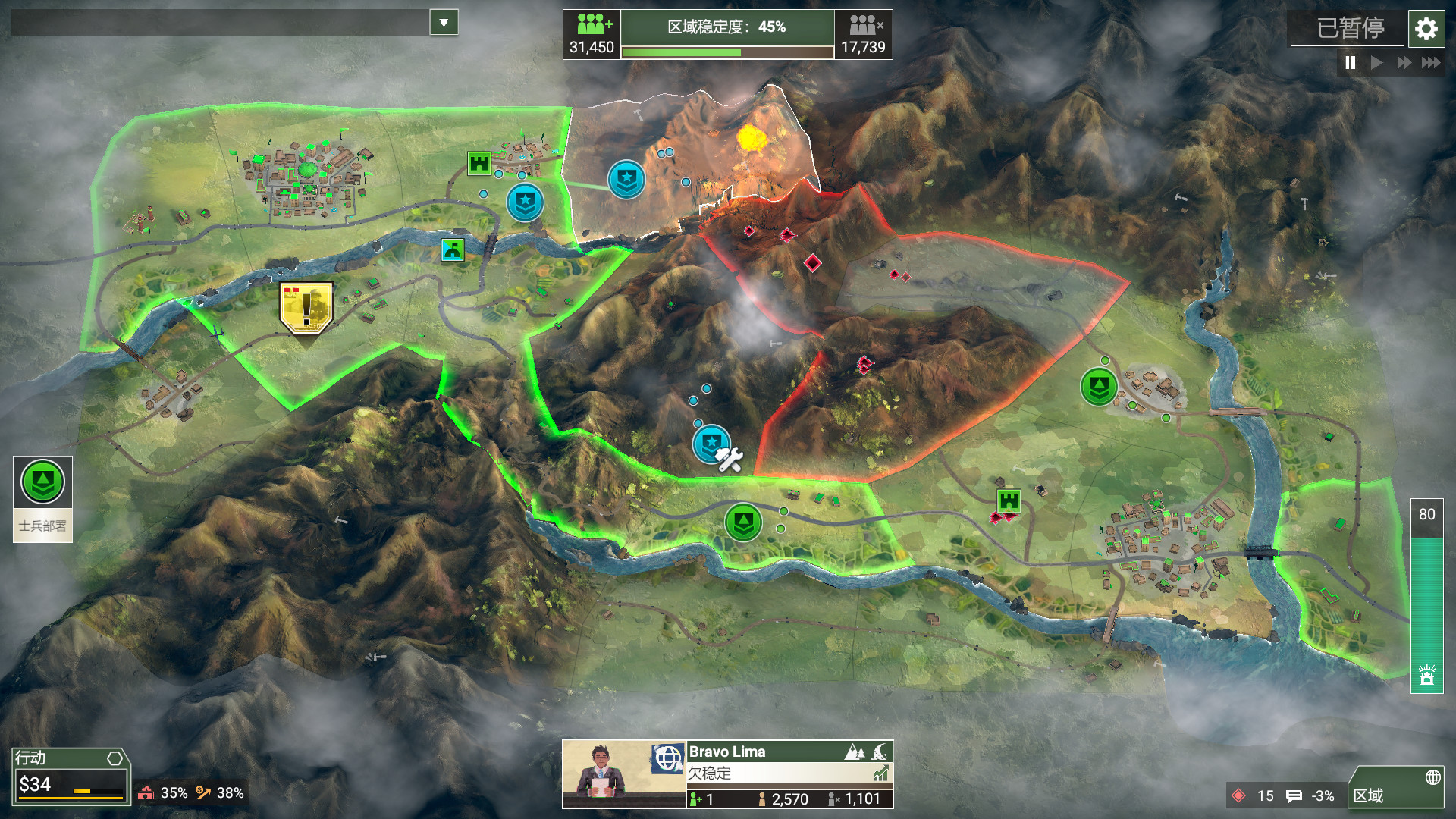This screenshot has width=1456, height=819.
Task: Resume gameplay using the play button
Action: click(x=1377, y=64)
